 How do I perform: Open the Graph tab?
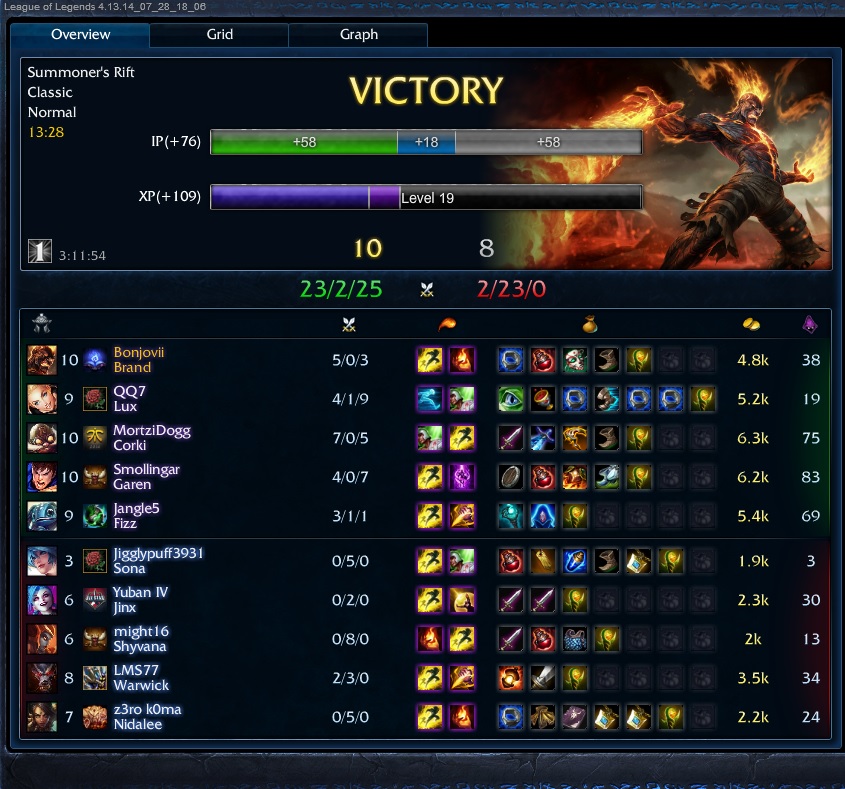[x=358, y=34]
